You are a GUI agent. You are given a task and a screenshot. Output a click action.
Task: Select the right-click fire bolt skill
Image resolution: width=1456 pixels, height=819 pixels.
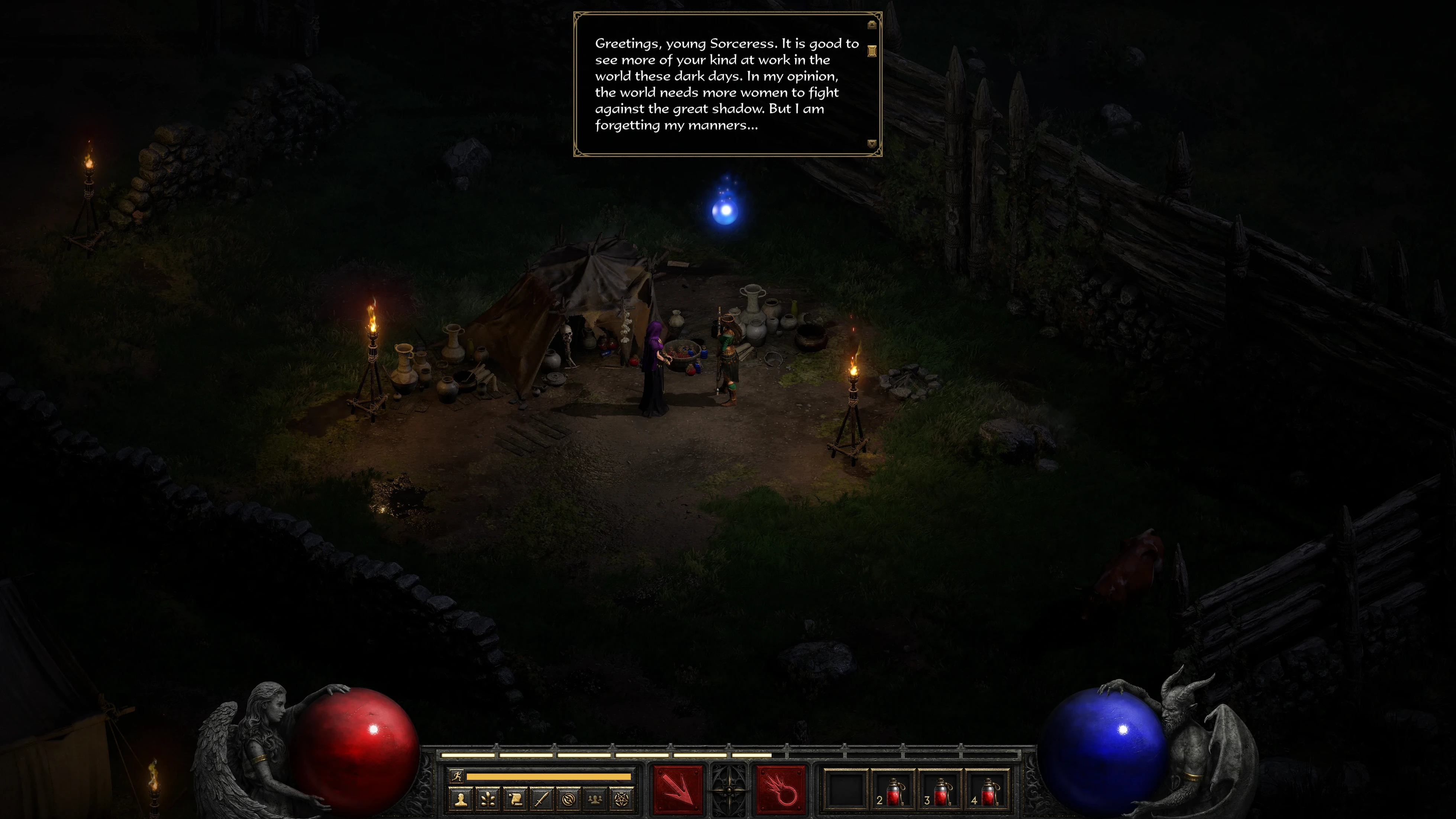click(x=781, y=790)
